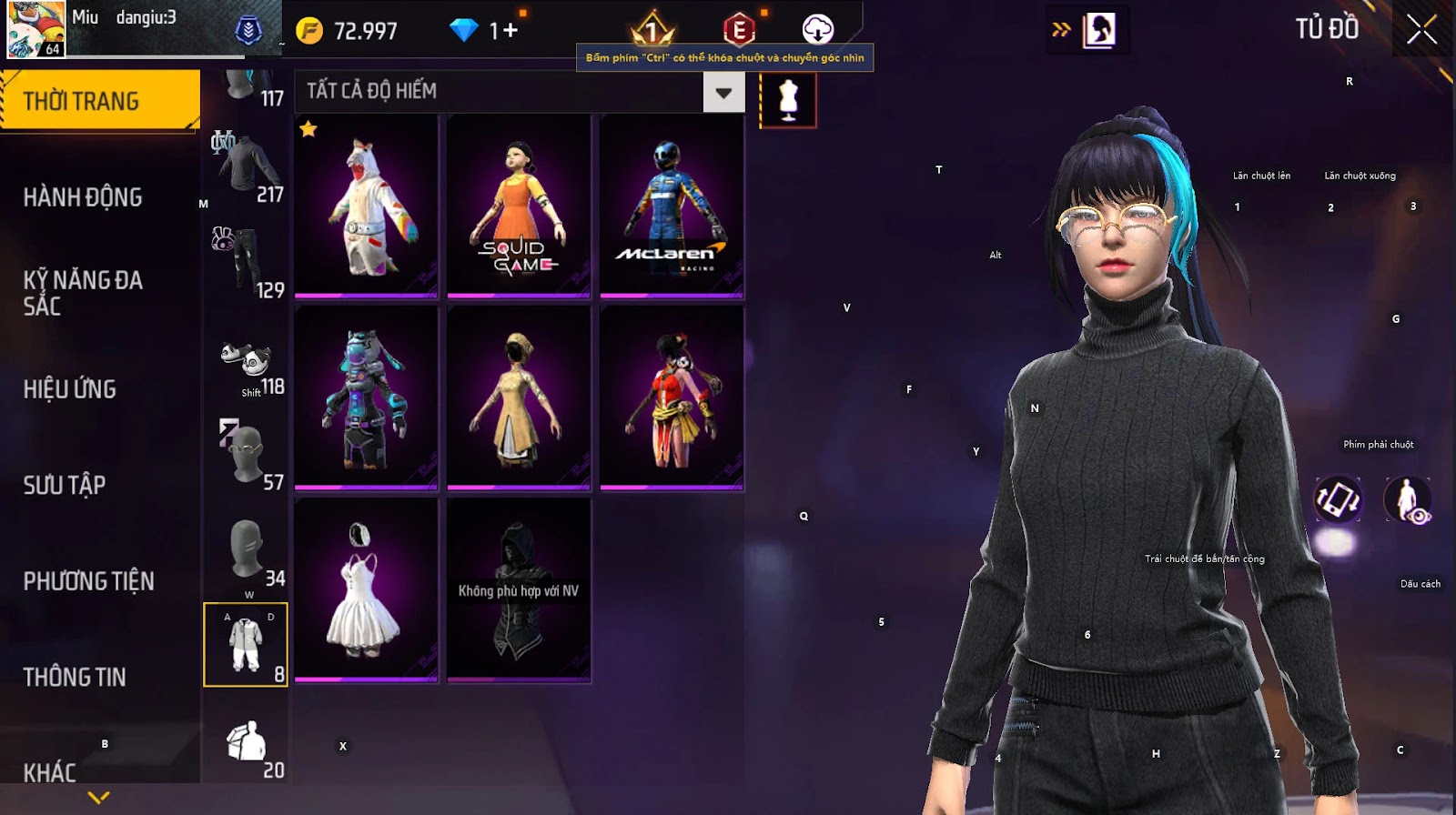Close the Tủ Đồ wardrobe screen
1456x815 pixels.
(1421, 30)
